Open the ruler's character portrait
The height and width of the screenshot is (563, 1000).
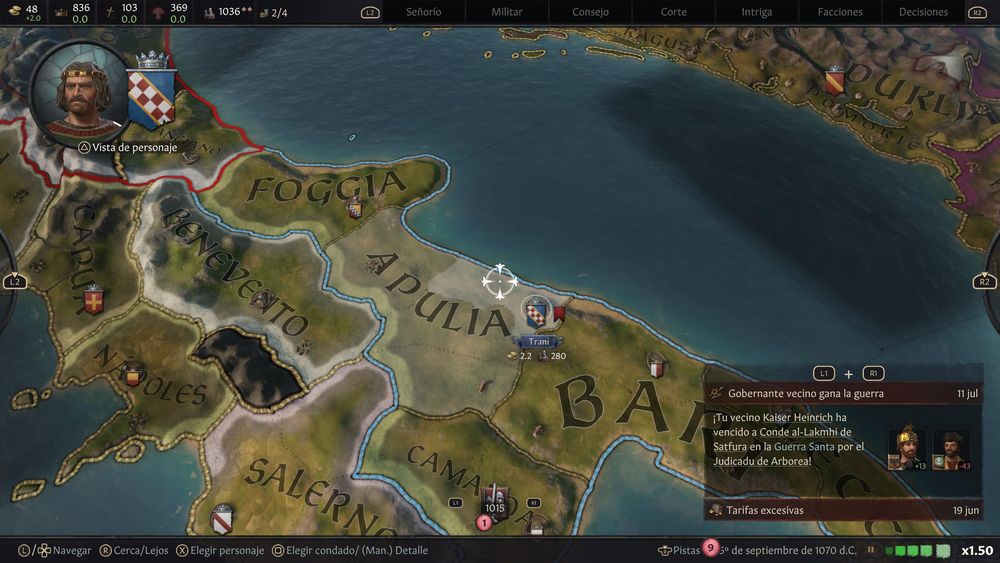(78, 92)
